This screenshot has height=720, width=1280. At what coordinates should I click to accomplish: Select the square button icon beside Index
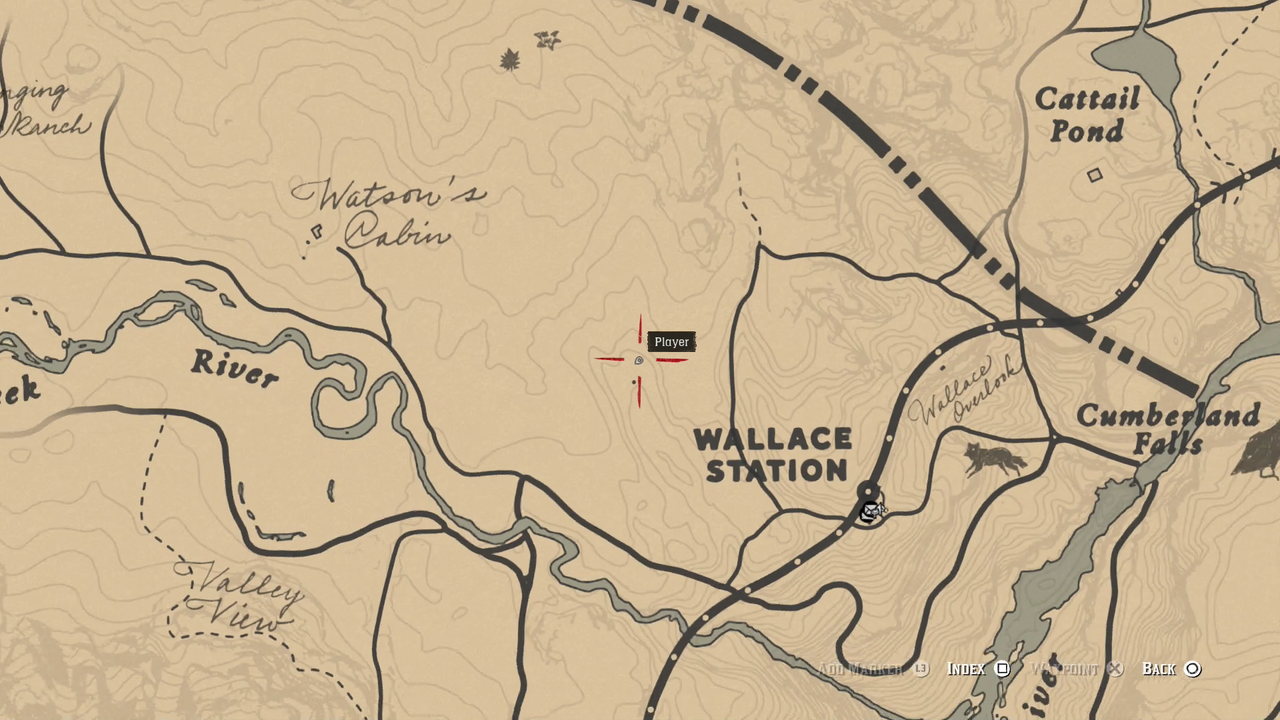1002,668
